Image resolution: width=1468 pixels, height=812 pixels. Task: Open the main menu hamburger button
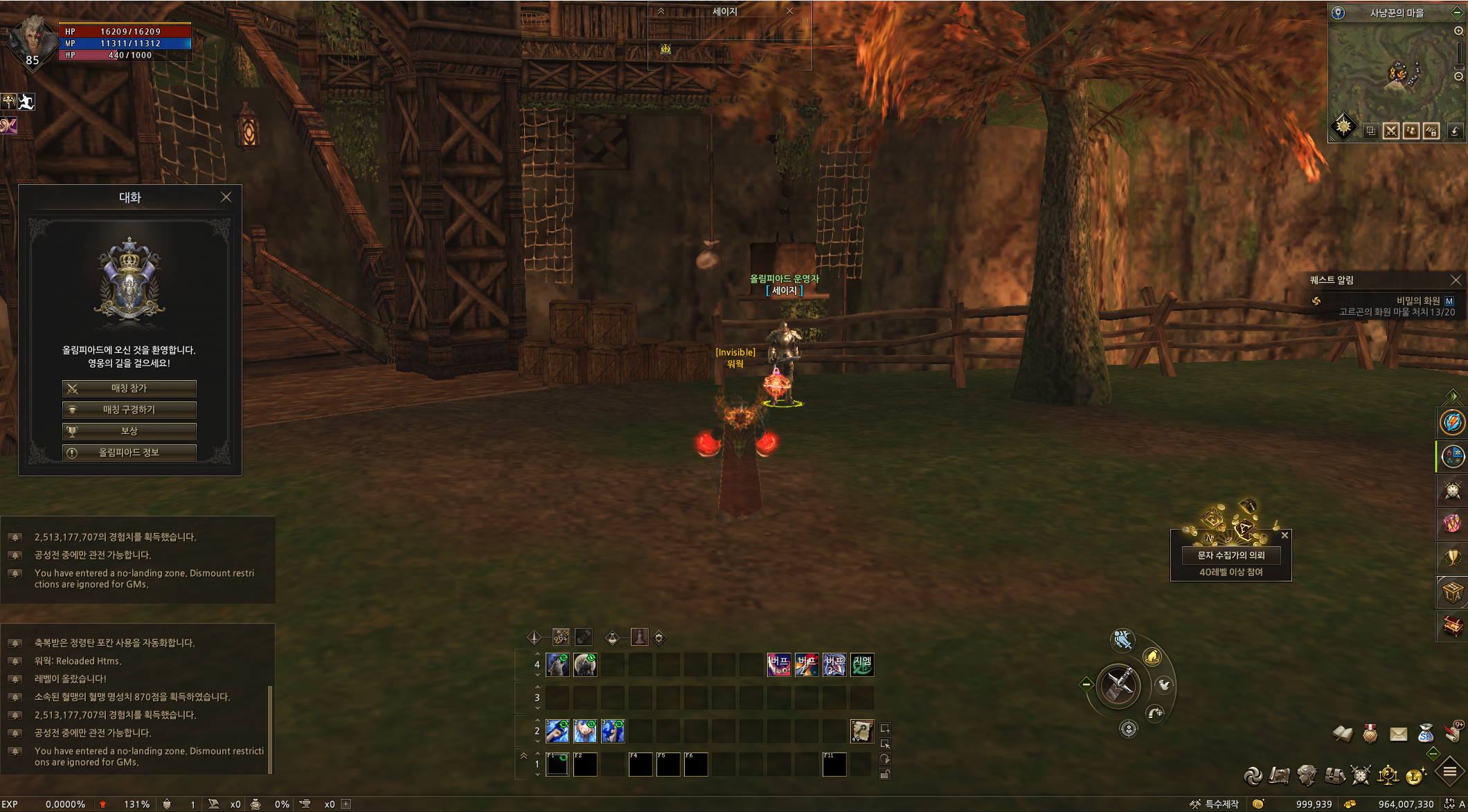pyautogui.click(x=1449, y=772)
